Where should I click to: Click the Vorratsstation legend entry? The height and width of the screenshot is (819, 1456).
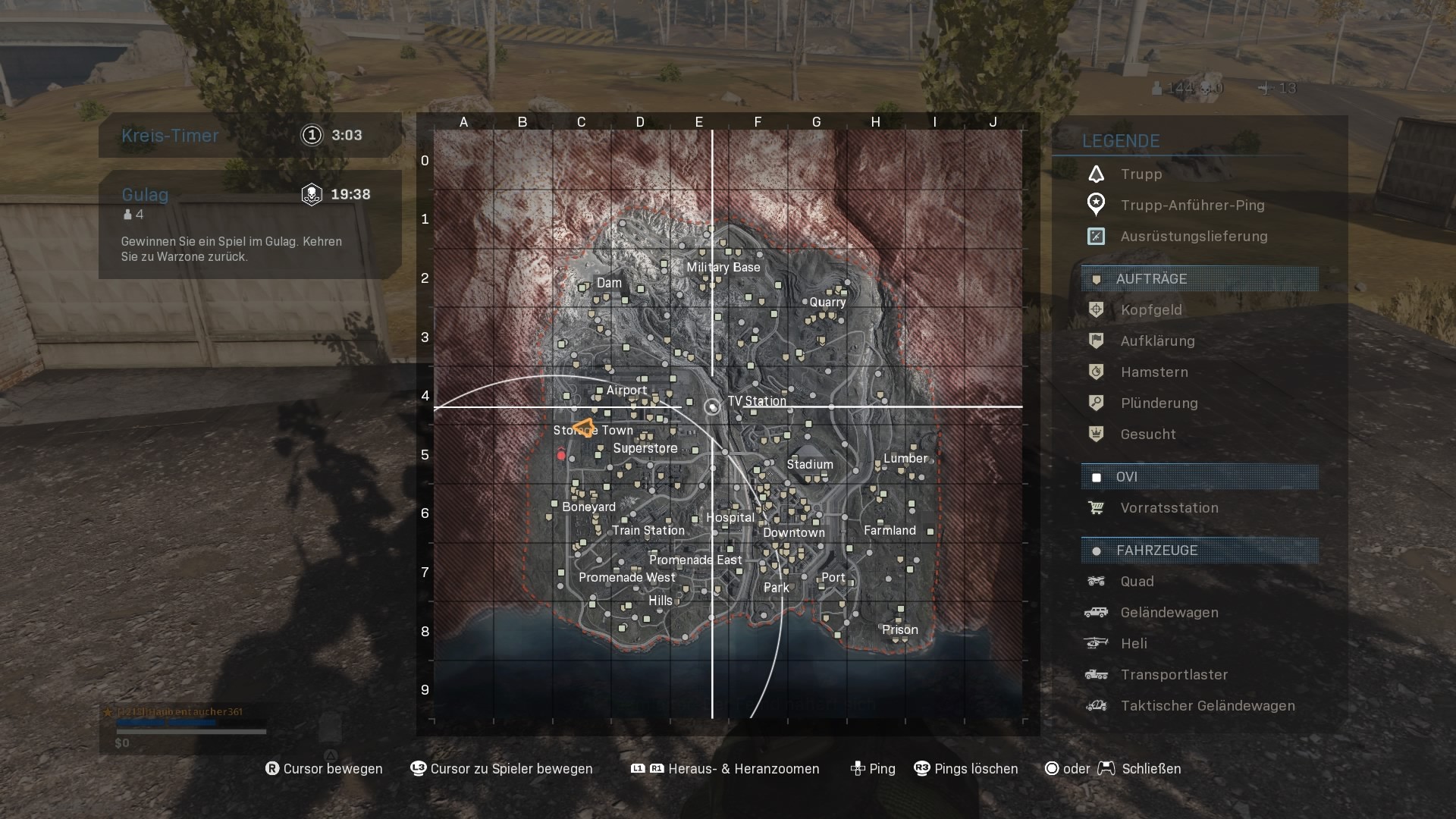click(x=1169, y=508)
